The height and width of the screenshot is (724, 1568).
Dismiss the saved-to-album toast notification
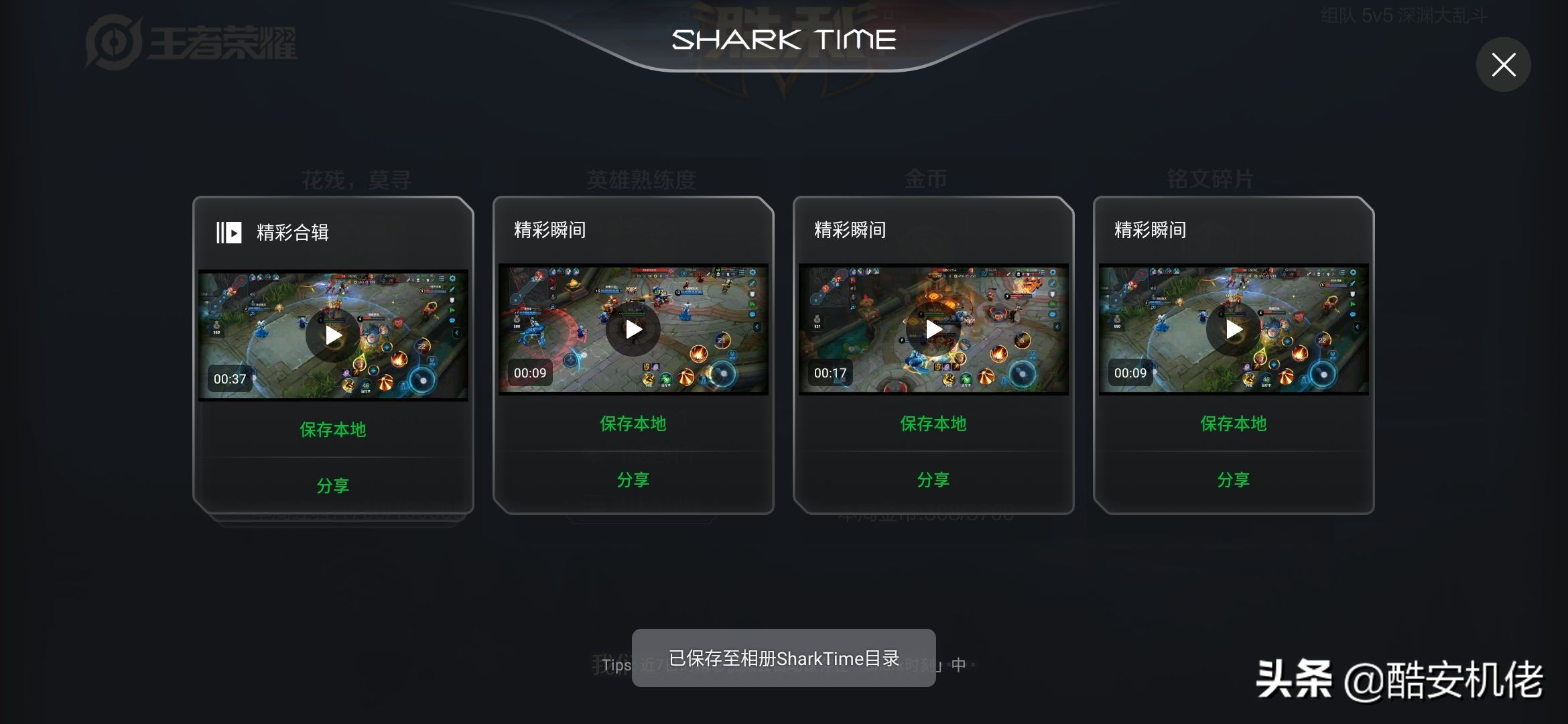(783, 658)
